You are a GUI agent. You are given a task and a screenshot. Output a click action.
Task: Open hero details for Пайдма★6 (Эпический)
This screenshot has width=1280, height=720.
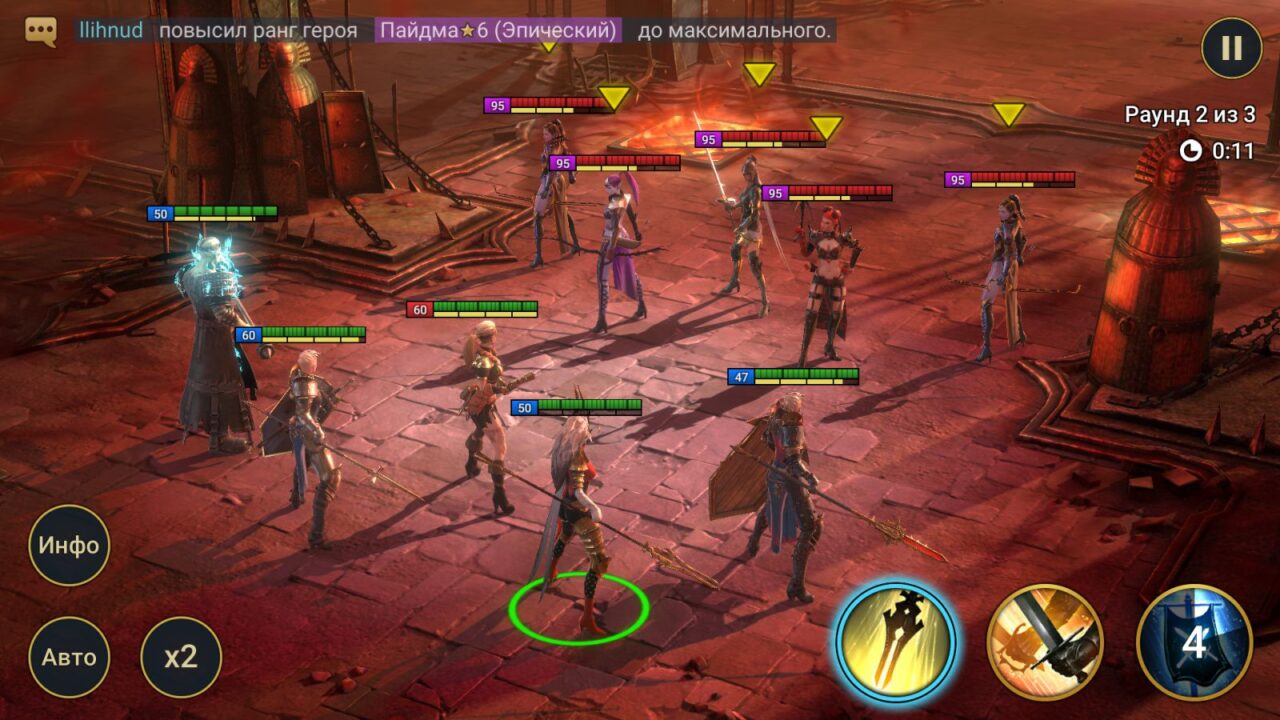click(x=497, y=31)
